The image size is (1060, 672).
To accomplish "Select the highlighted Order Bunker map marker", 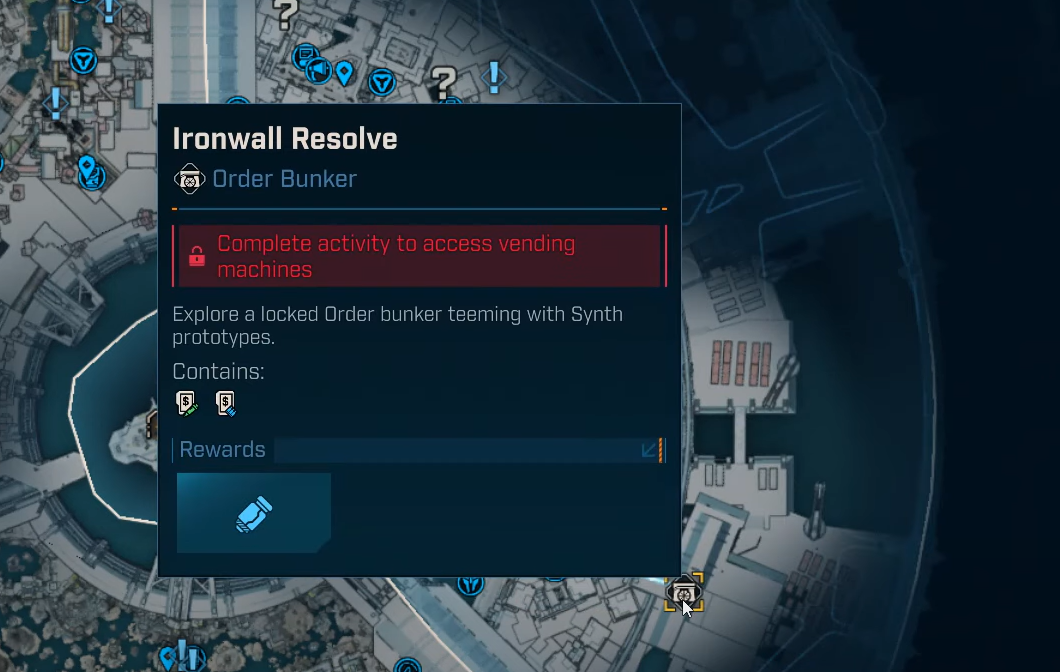I will (684, 592).
